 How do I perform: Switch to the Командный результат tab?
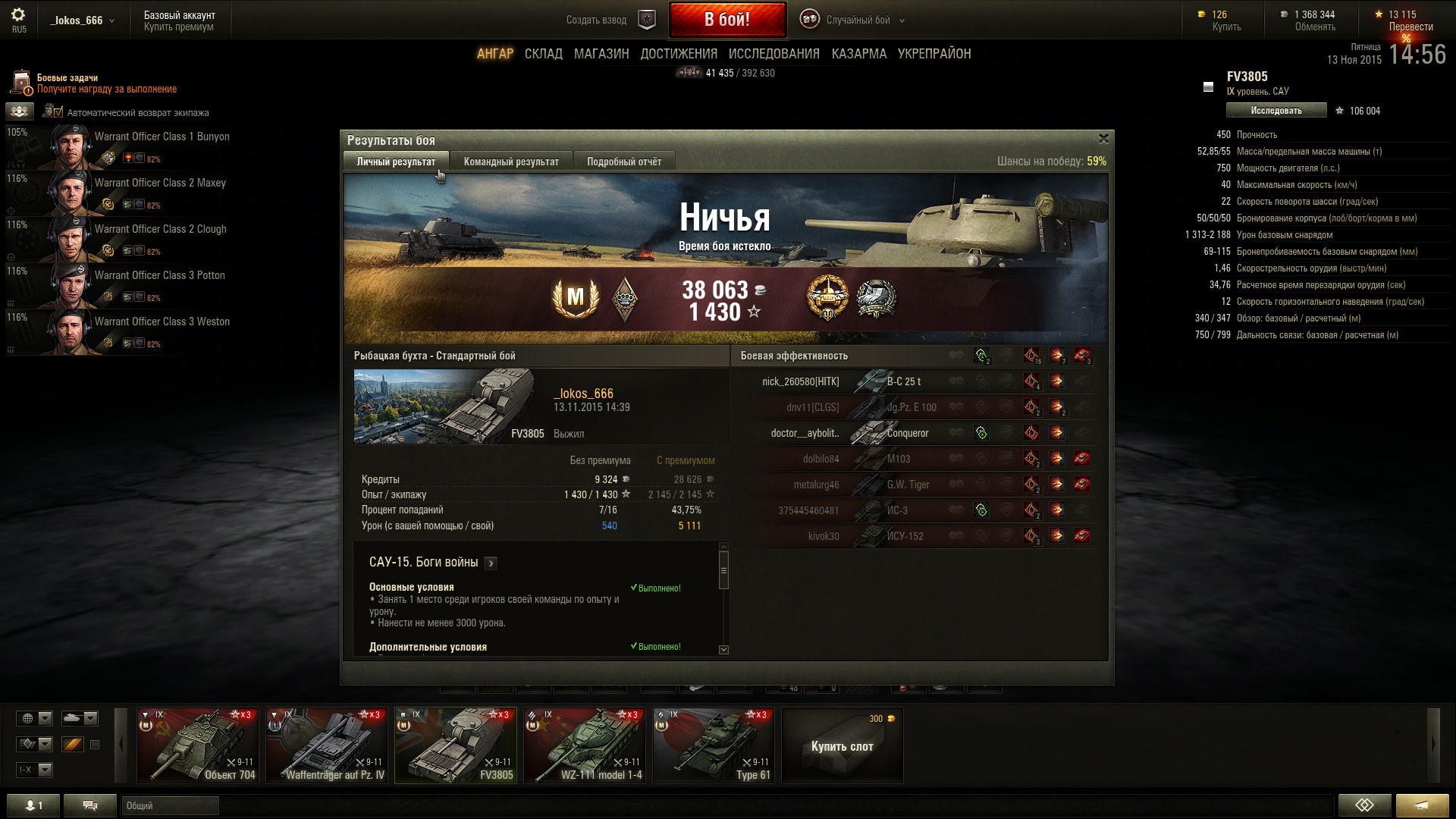click(x=511, y=162)
